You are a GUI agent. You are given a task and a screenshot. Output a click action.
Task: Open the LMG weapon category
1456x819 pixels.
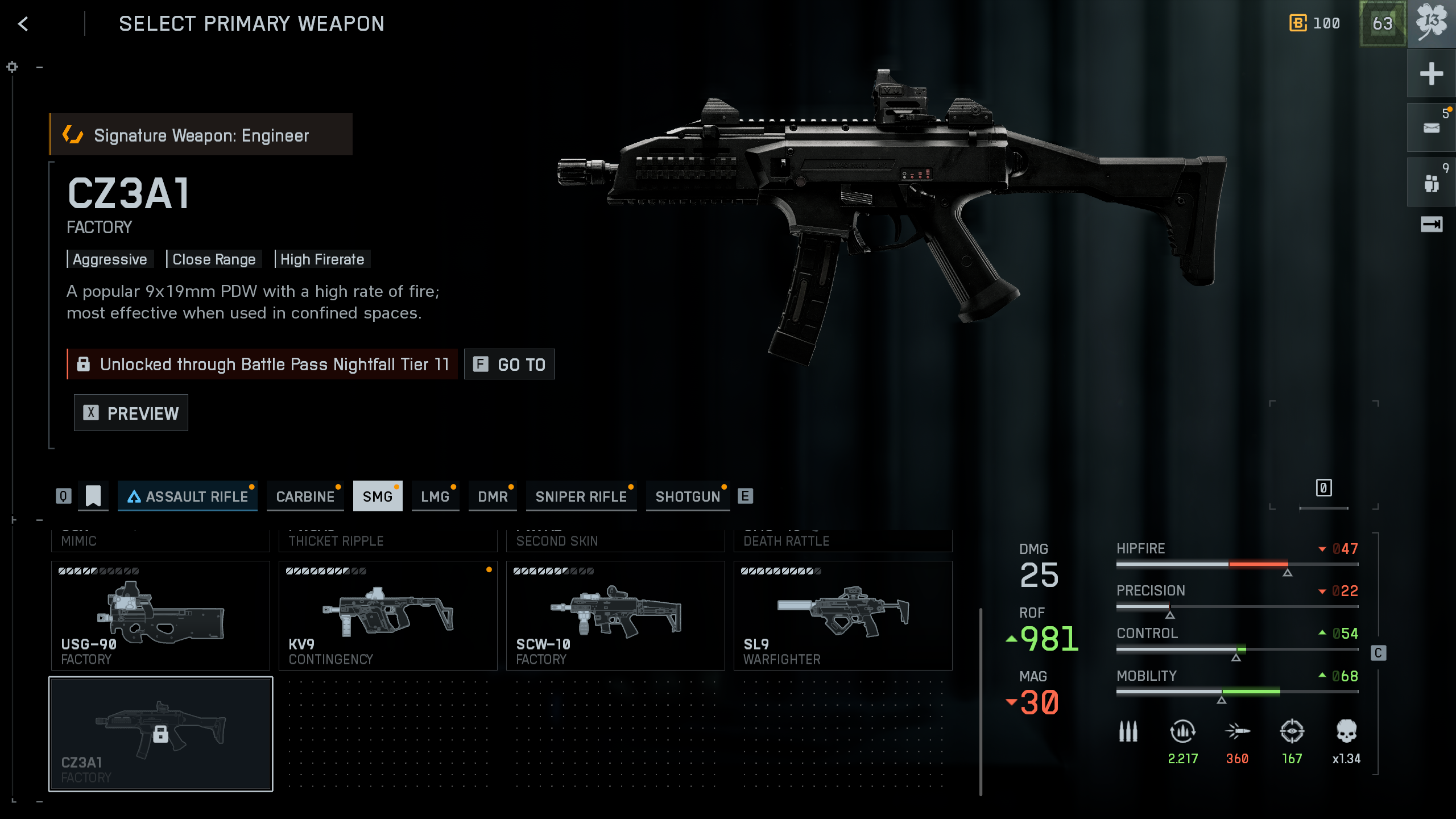point(435,497)
